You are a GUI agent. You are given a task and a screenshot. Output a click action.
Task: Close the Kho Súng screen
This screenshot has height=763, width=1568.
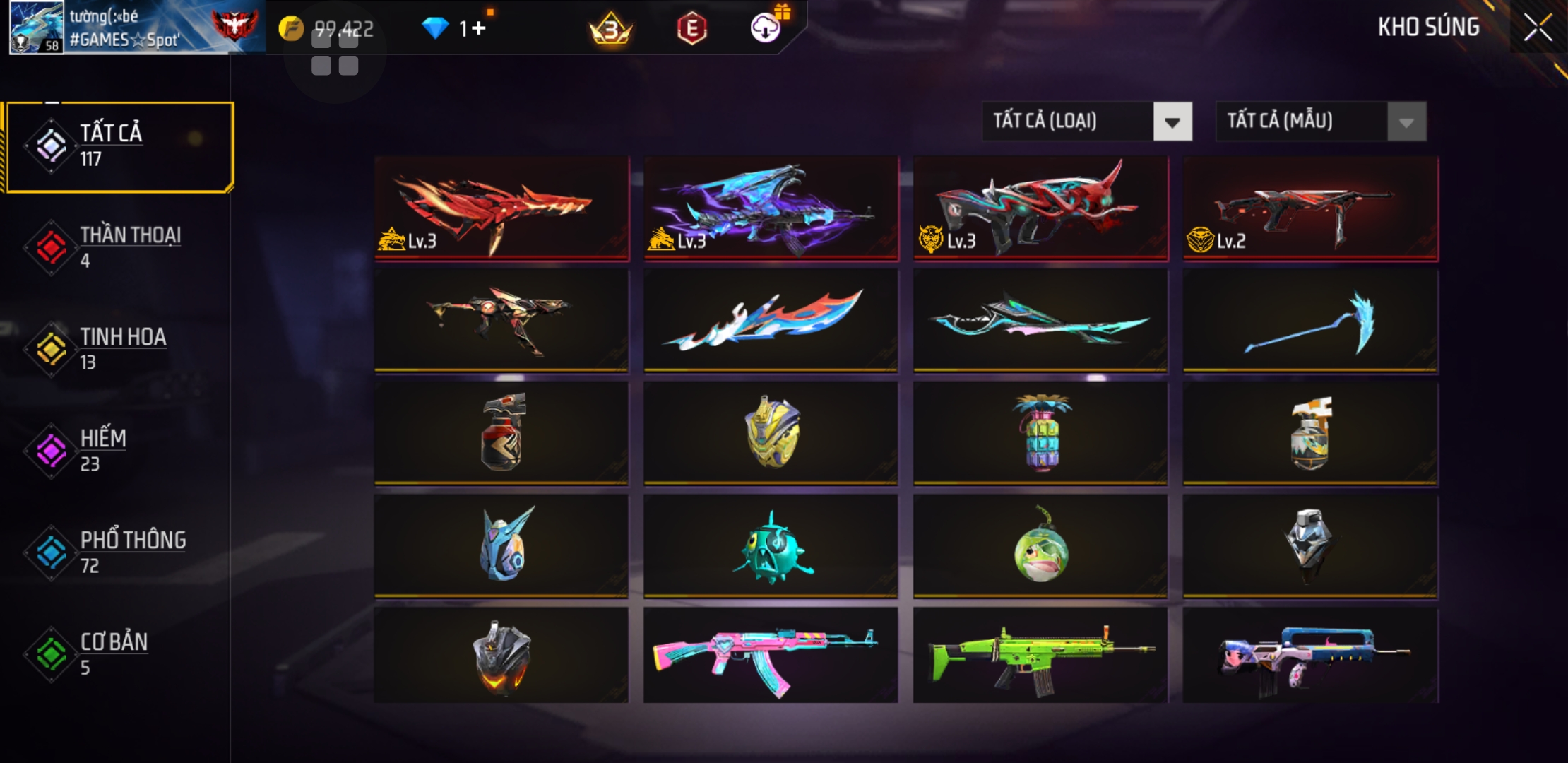click(1538, 28)
